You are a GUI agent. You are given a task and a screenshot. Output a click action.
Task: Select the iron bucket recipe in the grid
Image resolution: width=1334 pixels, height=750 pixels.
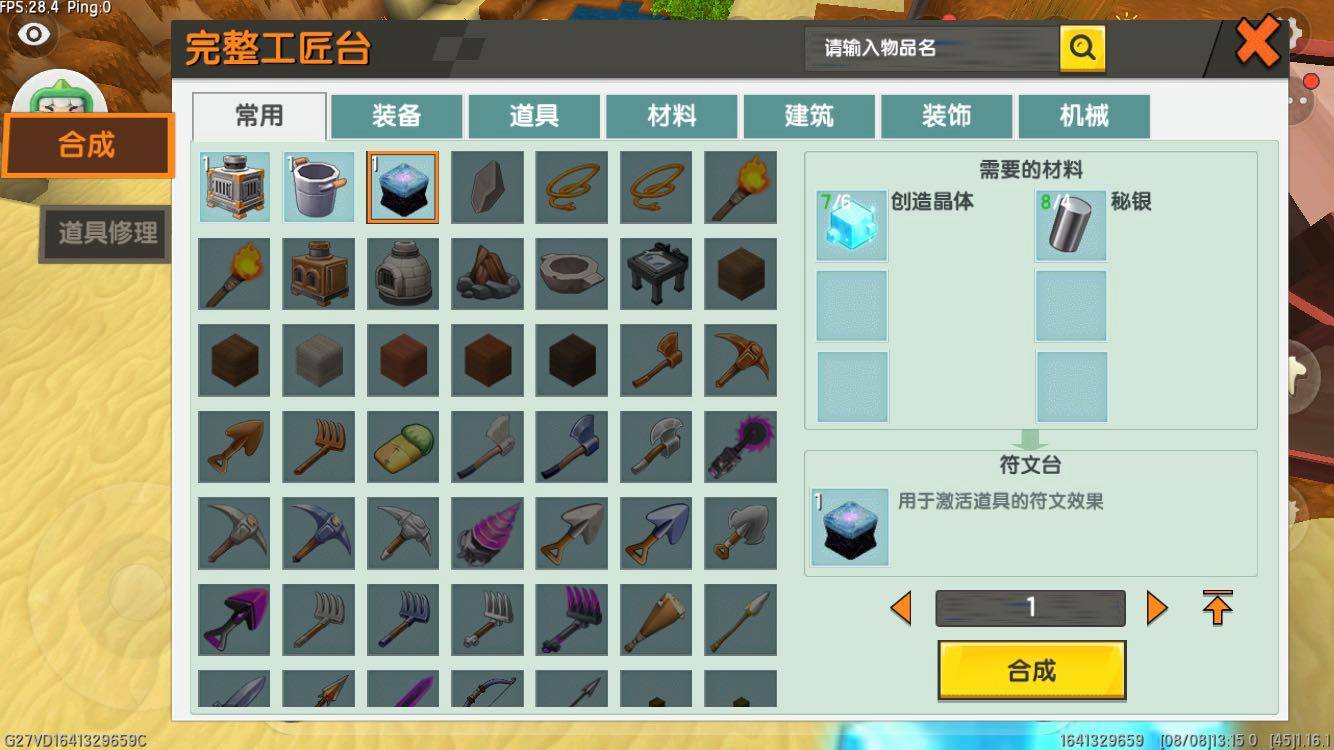318,187
